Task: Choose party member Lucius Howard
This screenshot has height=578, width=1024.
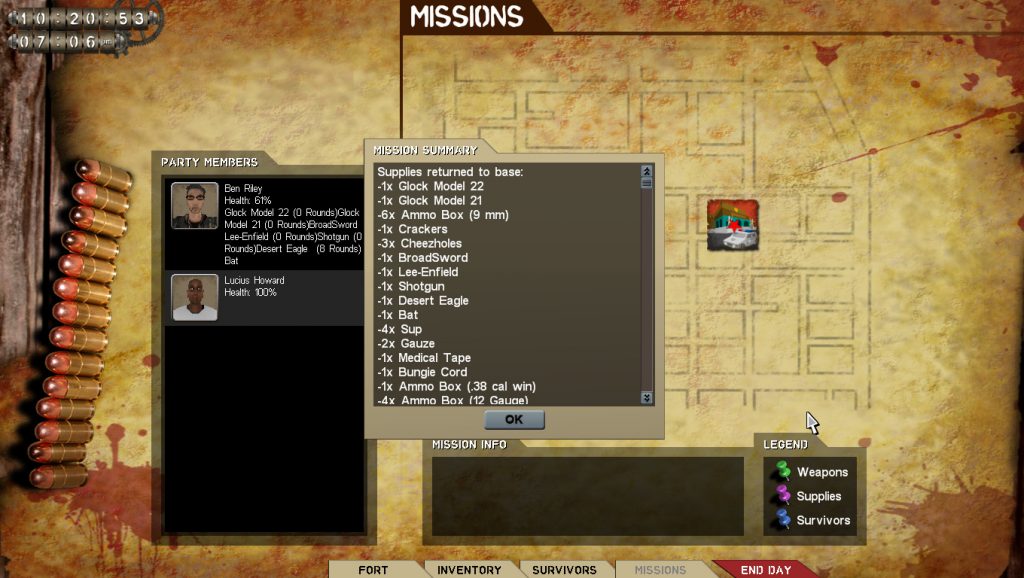Action: tap(264, 297)
